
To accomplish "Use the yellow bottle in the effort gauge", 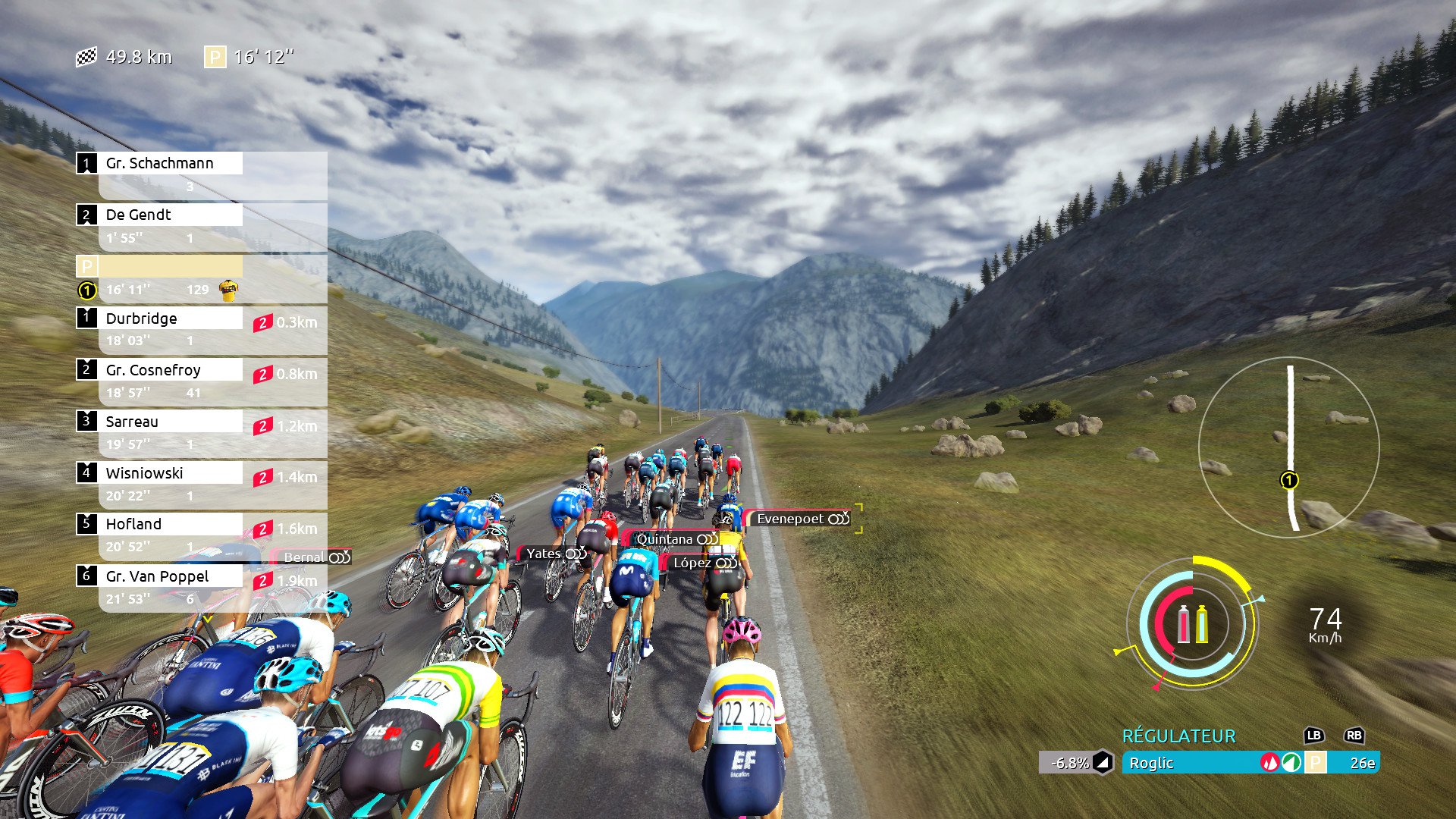I will 1202,624.
